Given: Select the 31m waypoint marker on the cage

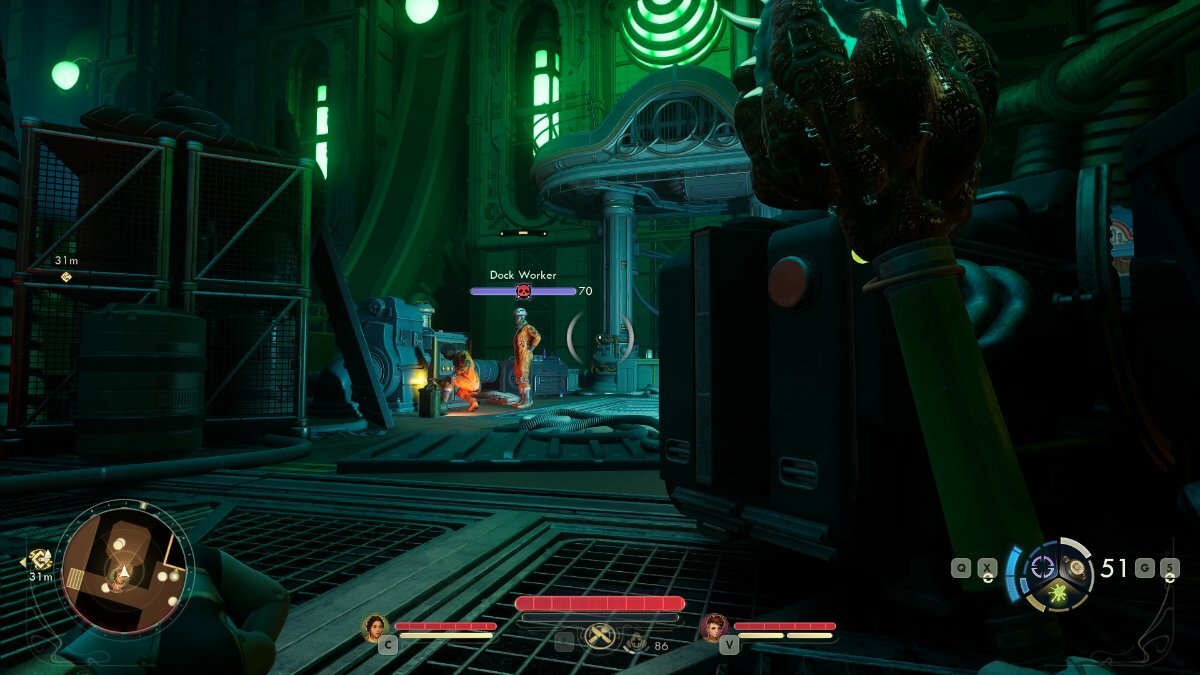Looking at the screenshot, I should [x=66, y=276].
